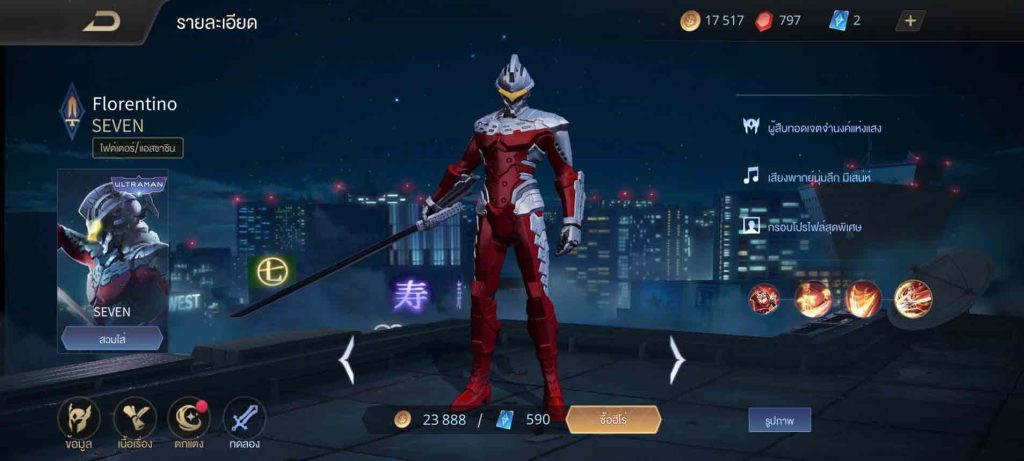Viewport: 1024px width, 461px height.
Task: Show the previous skin with left arrow
Action: pos(347,360)
